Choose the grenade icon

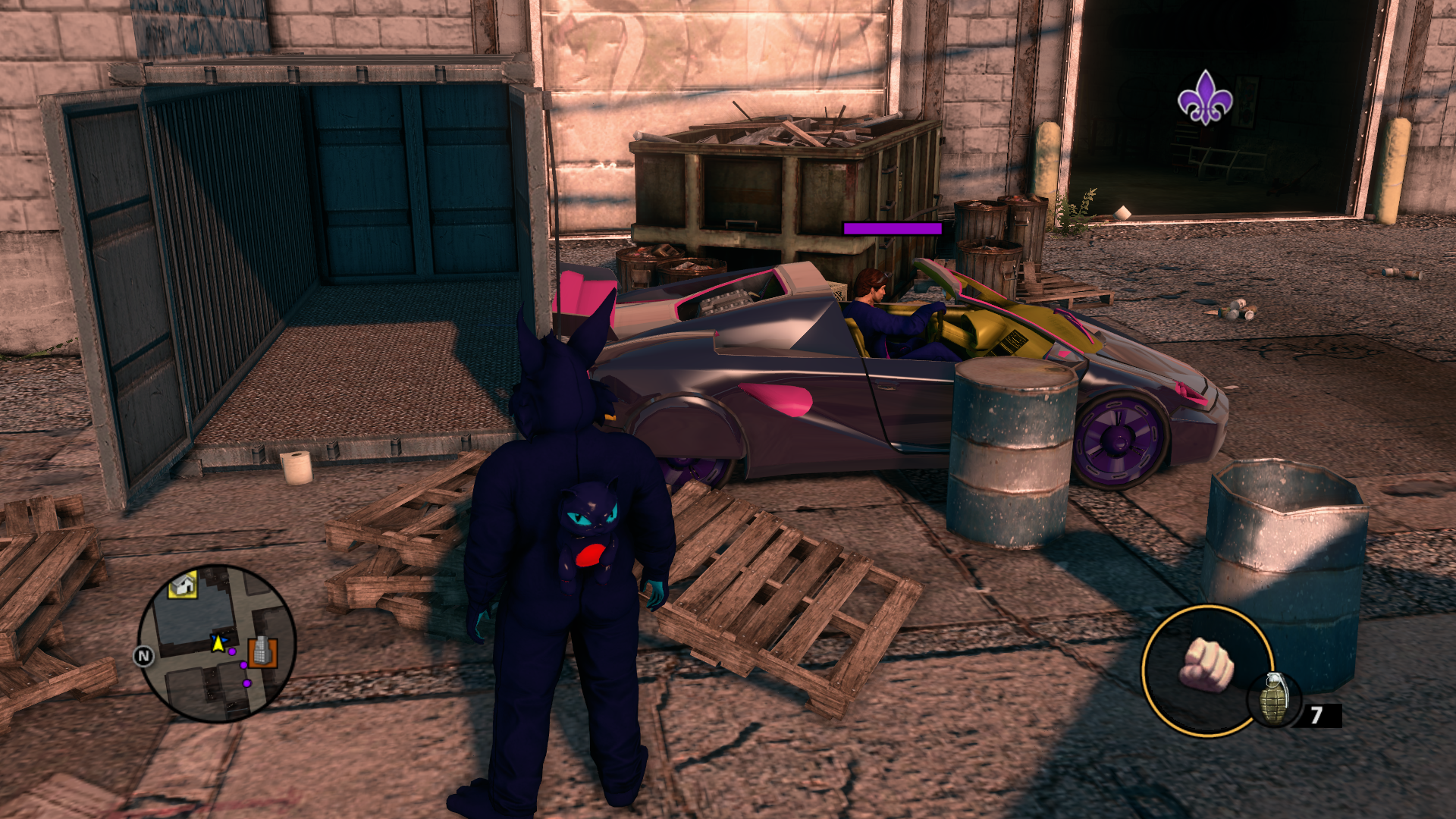(x=1274, y=699)
